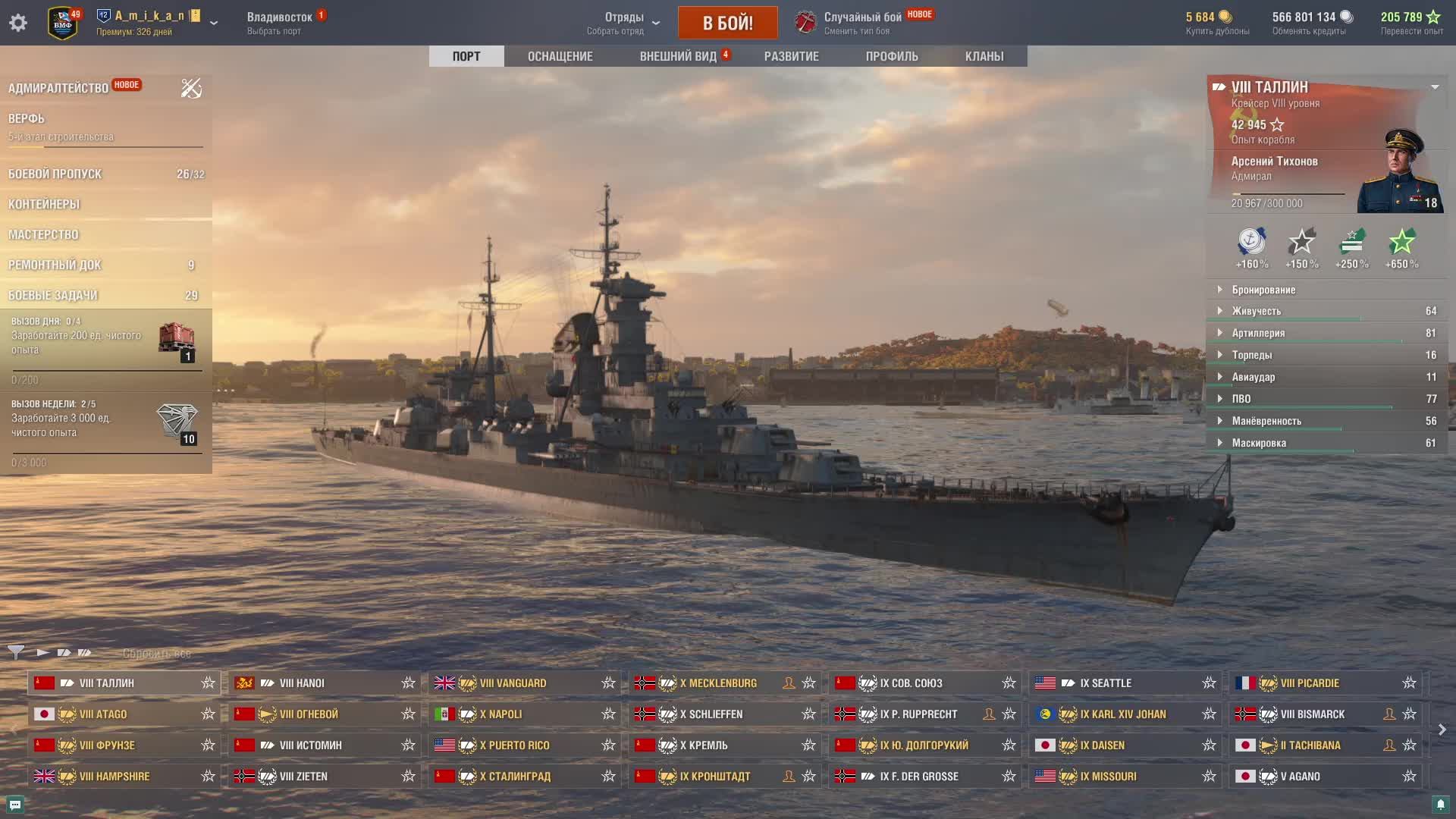Open the Контейнеры menu entry

click(x=44, y=204)
